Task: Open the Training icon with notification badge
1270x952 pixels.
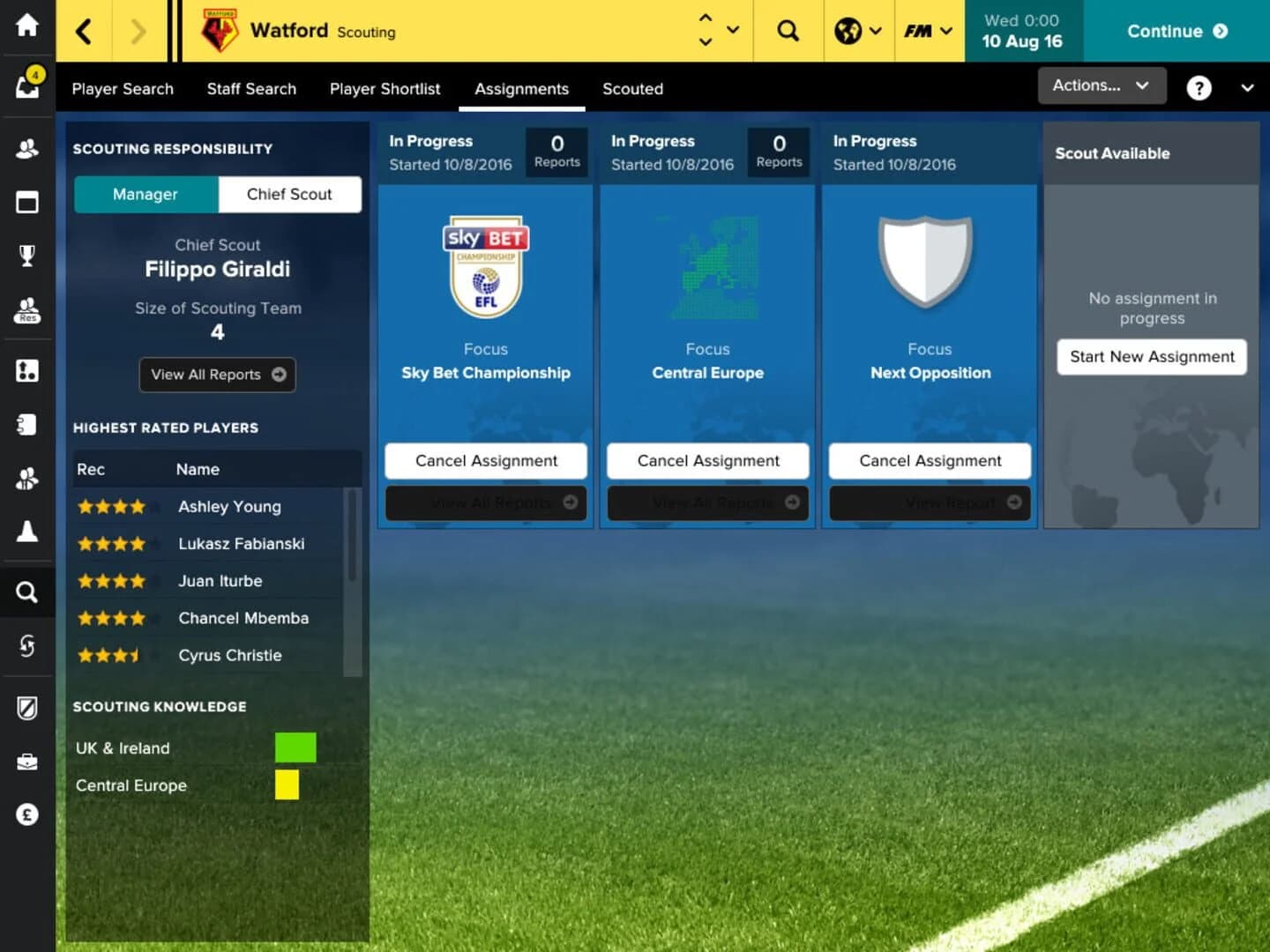Action: coord(27,84)
